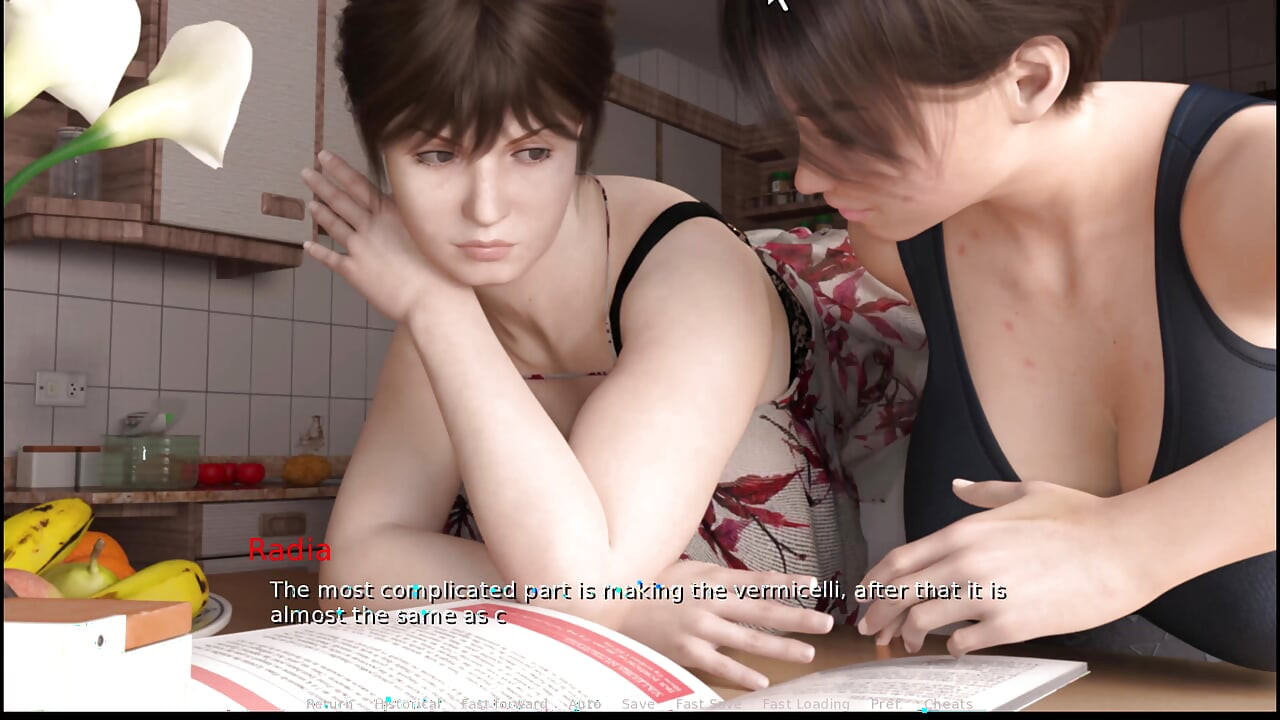Viewport: 1280px width, 720px height.
Task: Open Save to create a new save slot
Action: (x=639, y=704)
